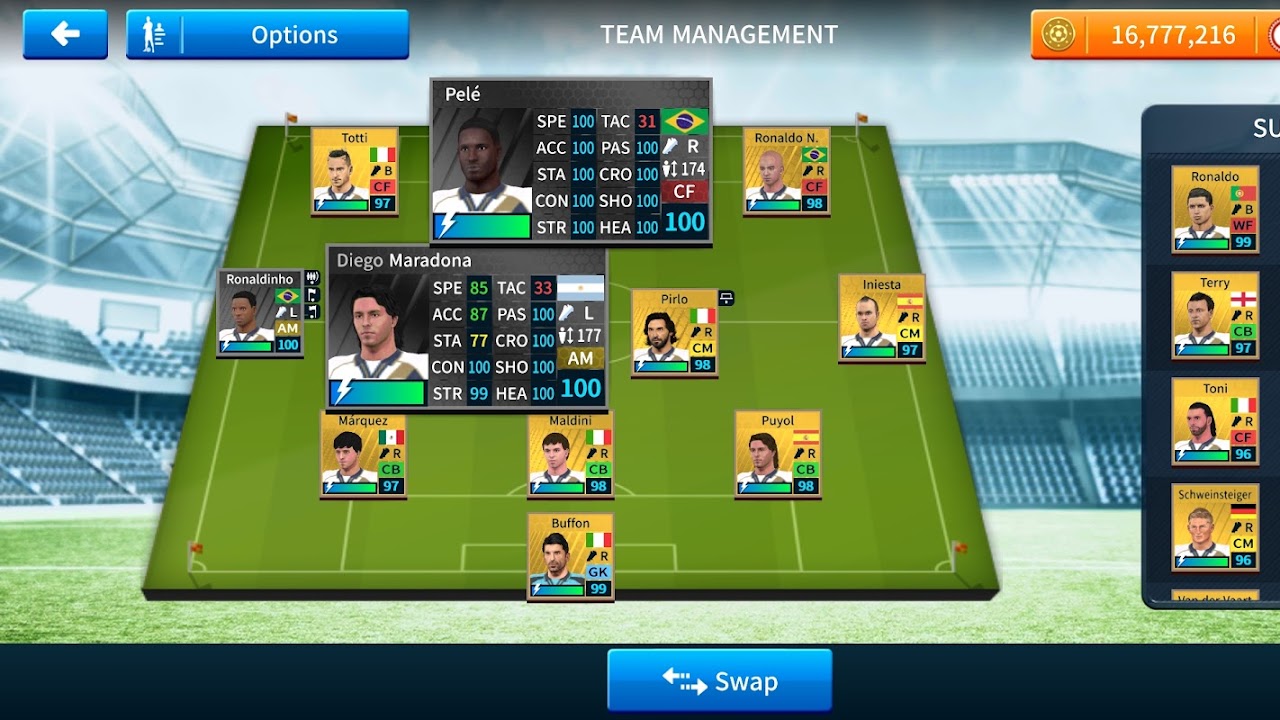Click the red CF position badge on Pelé's card
The width and height of the screenshot is (1280, 720).
coord(685,191)
